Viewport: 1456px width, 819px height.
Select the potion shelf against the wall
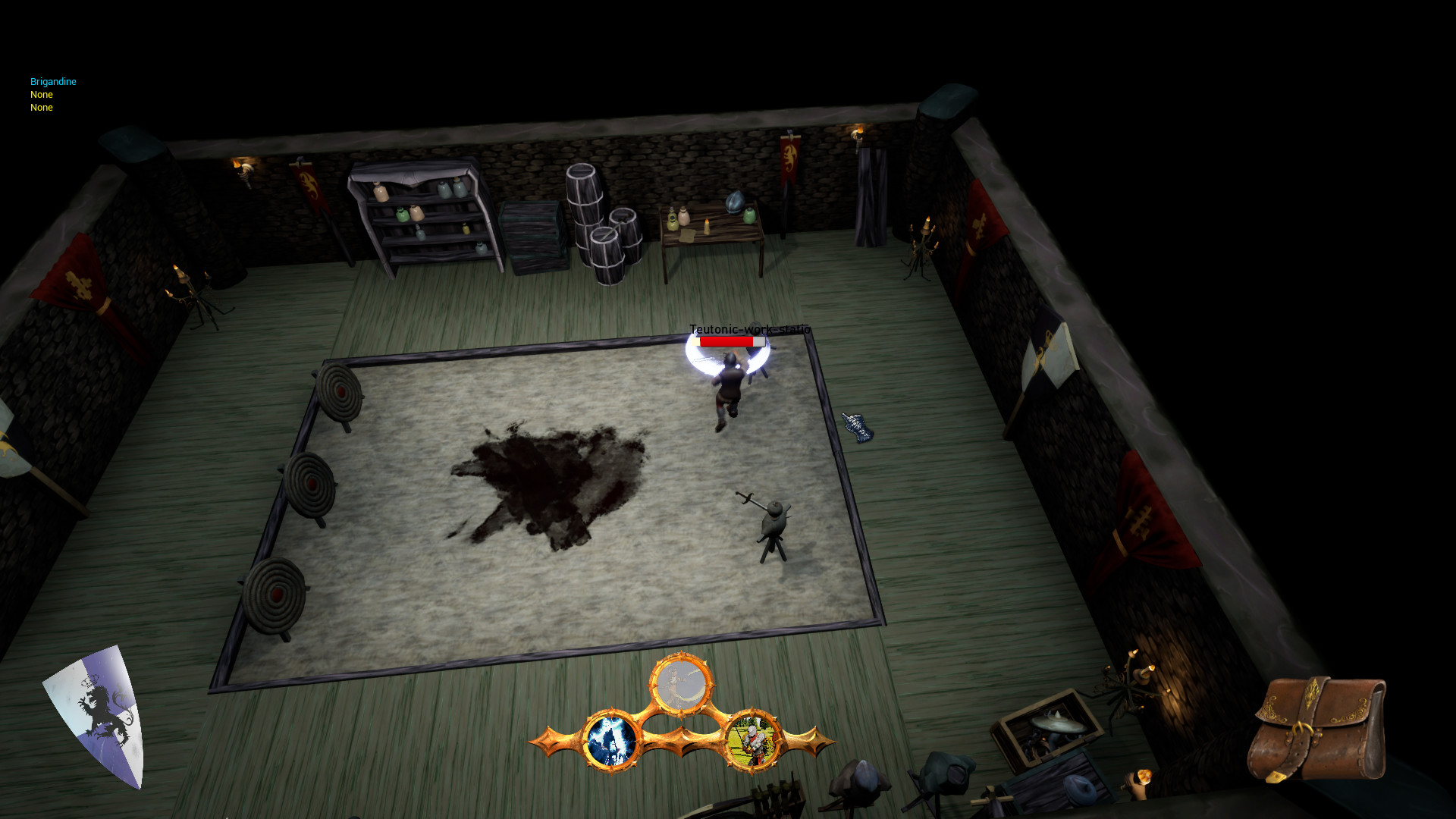[422, 216]
